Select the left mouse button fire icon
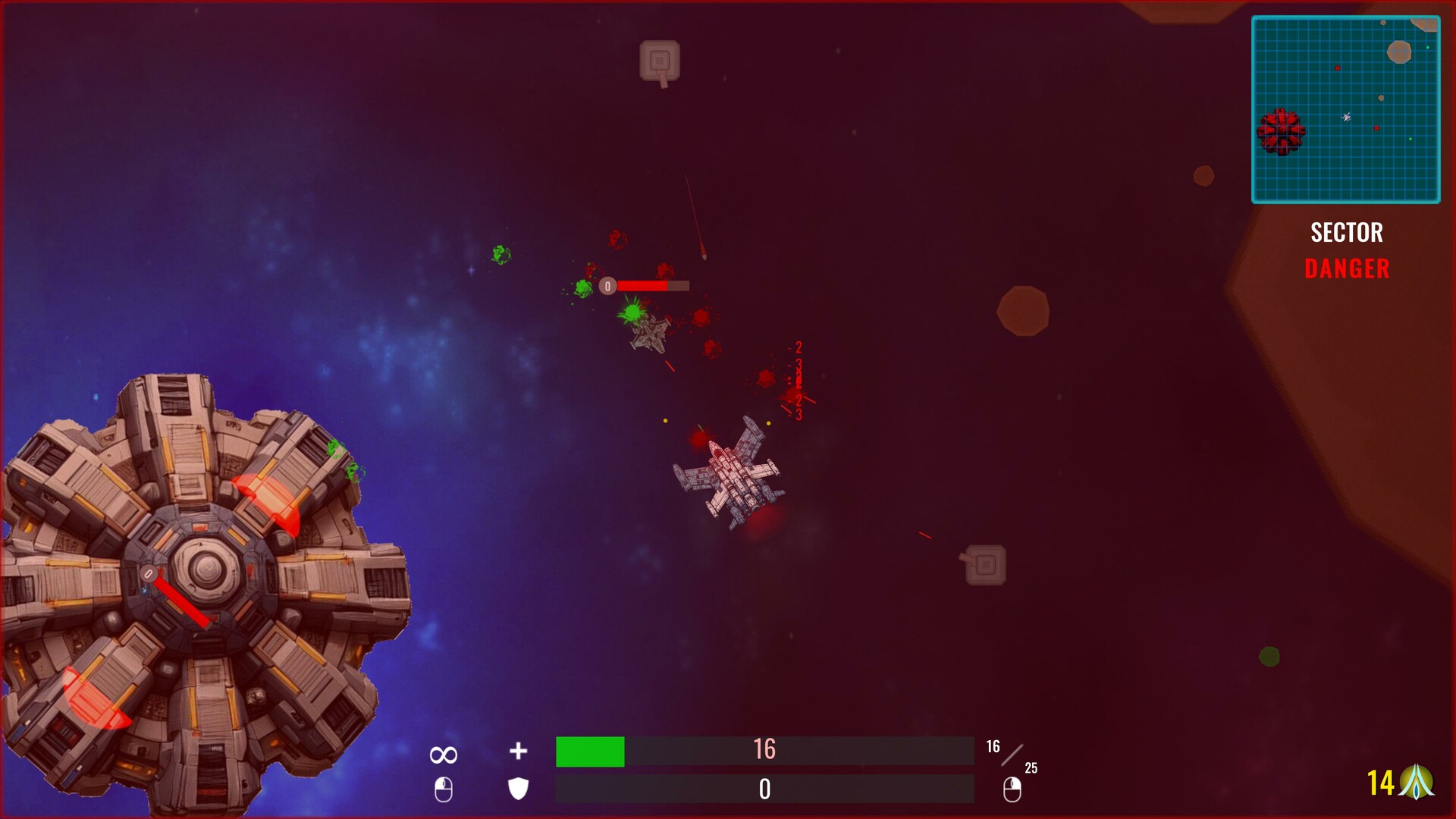1456x819 pixels. (444, 789)
